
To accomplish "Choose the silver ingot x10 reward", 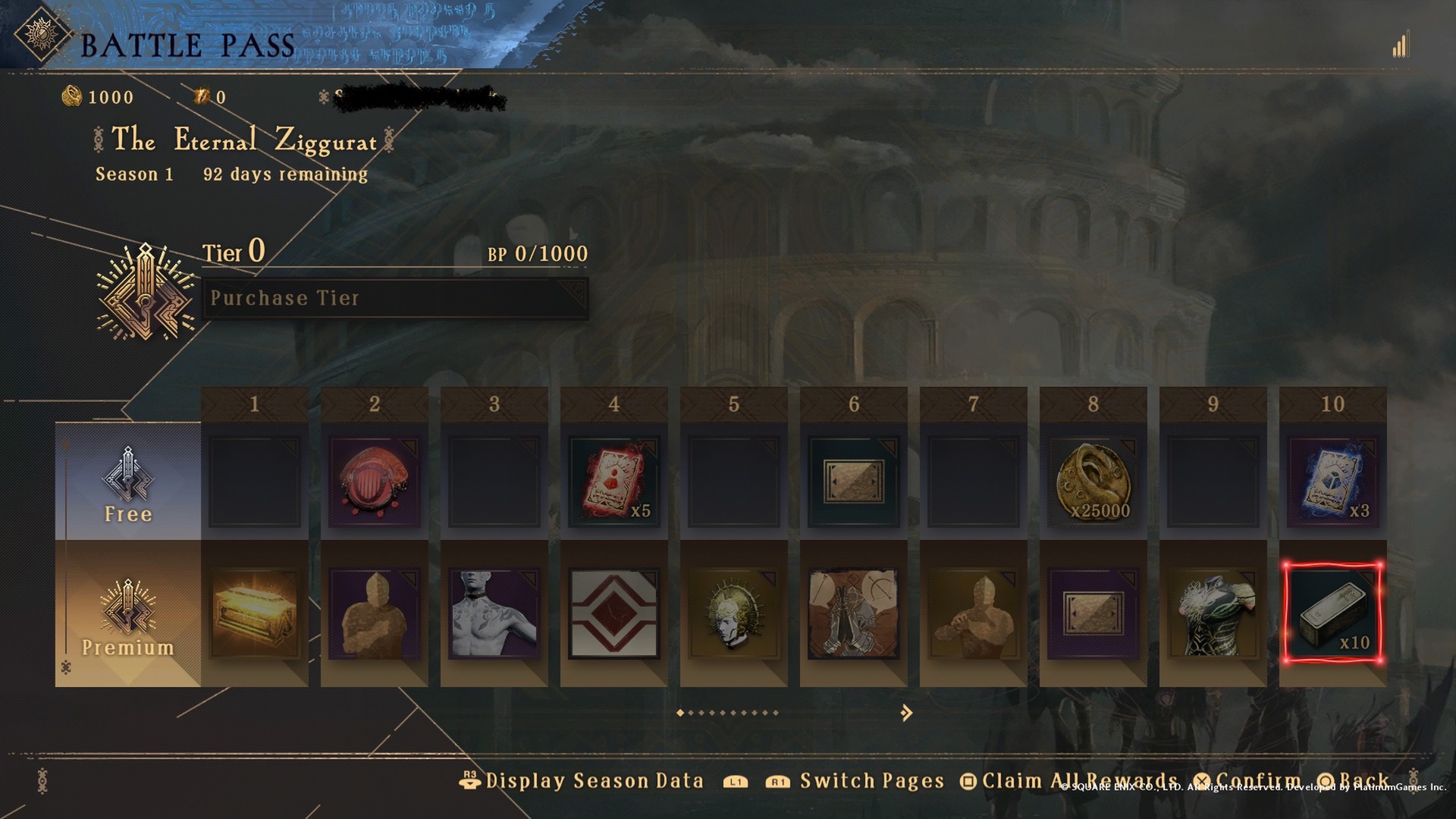I will (1333, 614).
